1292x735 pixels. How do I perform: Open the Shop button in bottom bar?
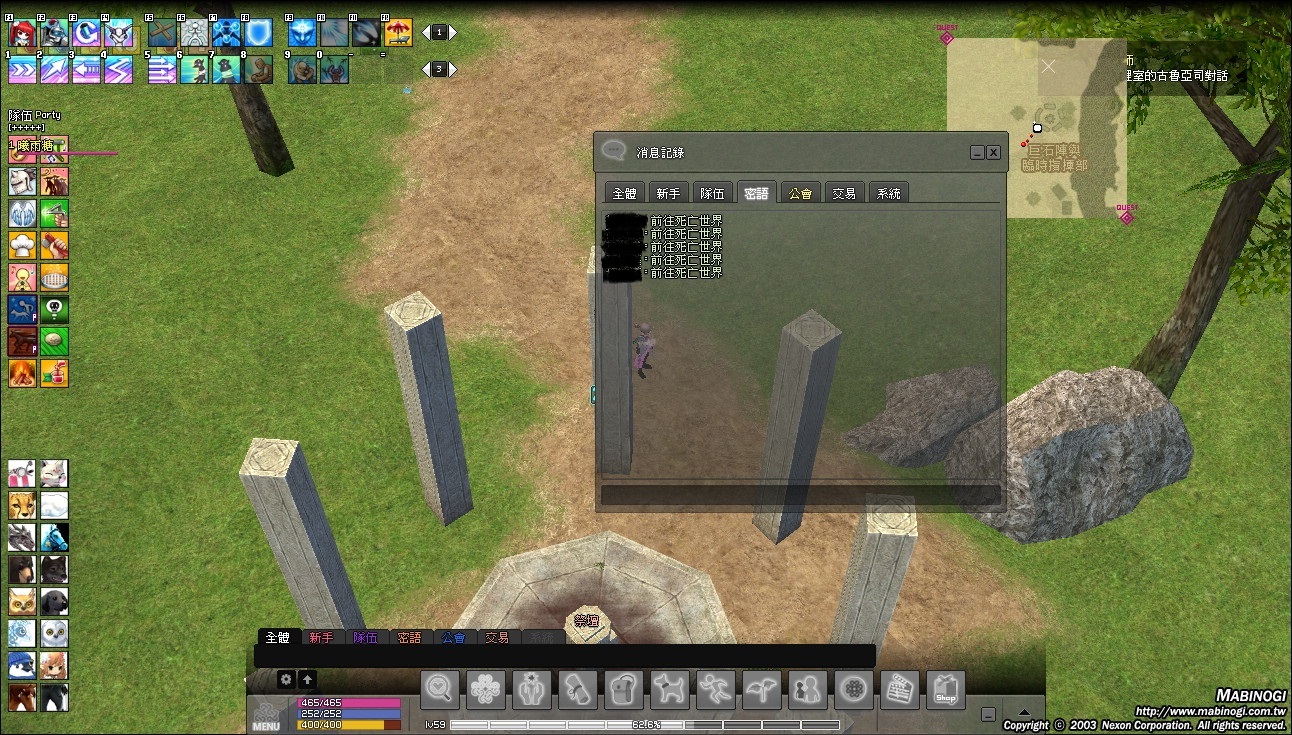945,690
